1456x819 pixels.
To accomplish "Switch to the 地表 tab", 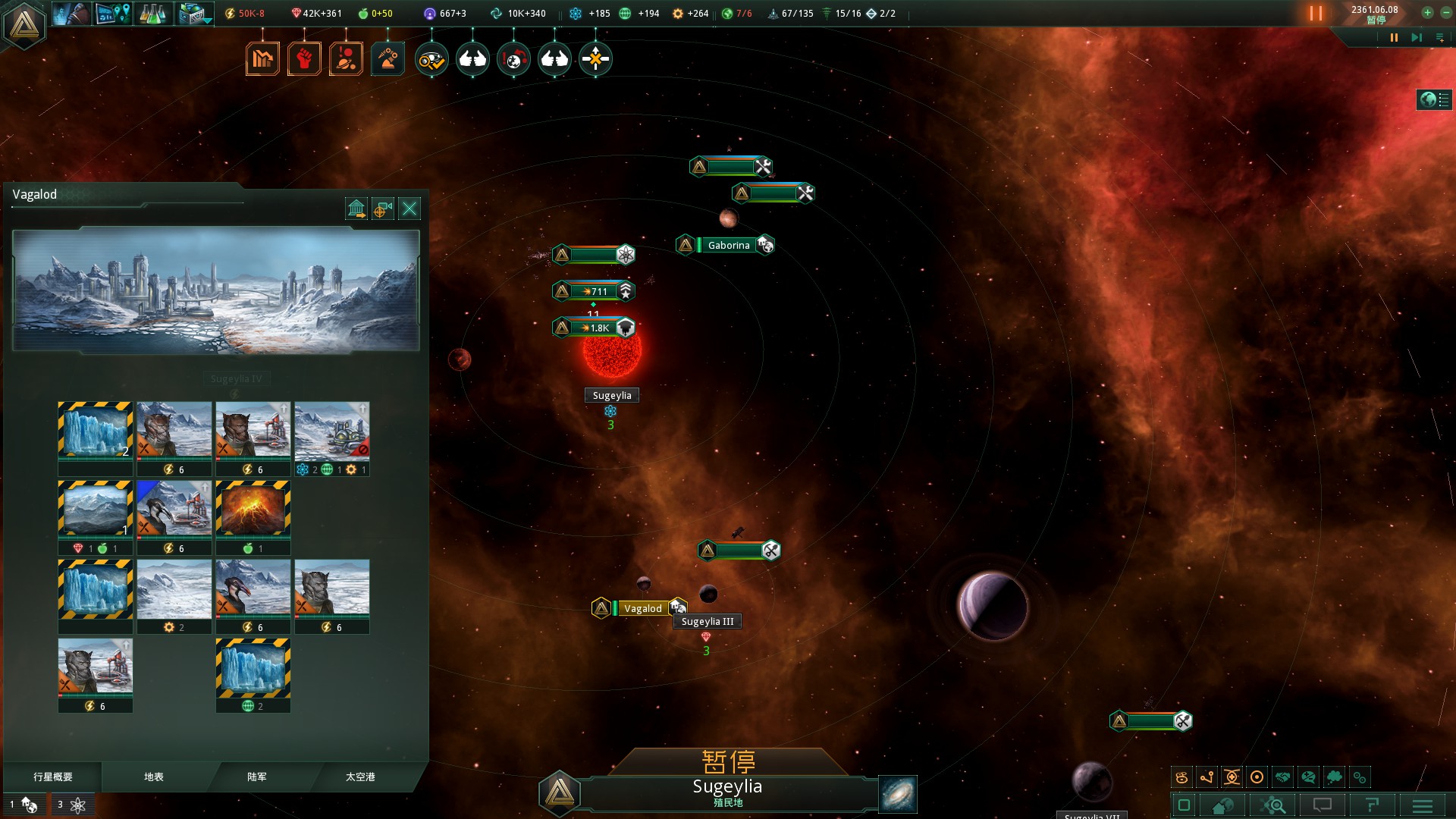I will (154, 777).
